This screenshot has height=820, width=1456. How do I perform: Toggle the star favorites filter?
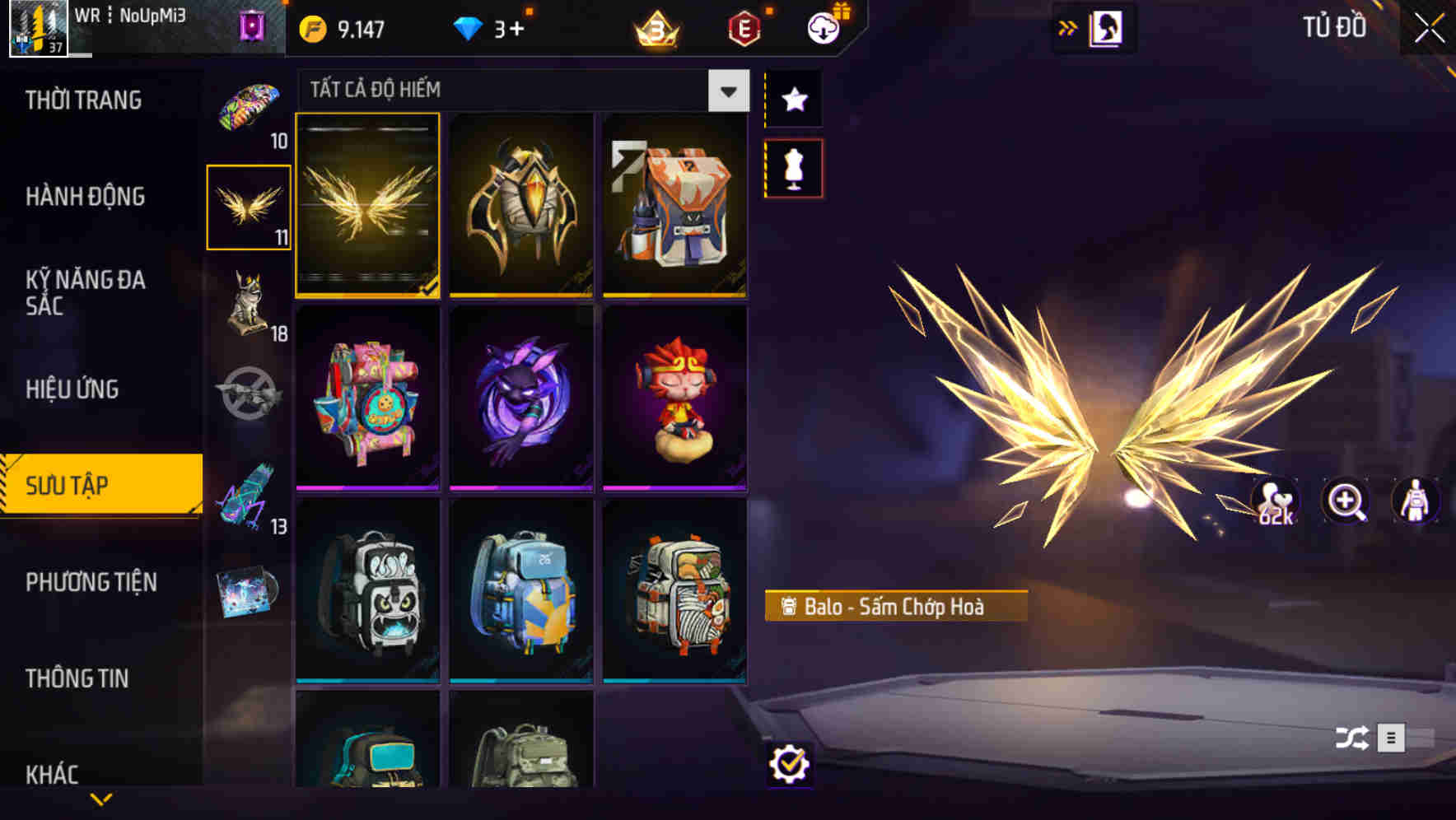coord(793,100)
